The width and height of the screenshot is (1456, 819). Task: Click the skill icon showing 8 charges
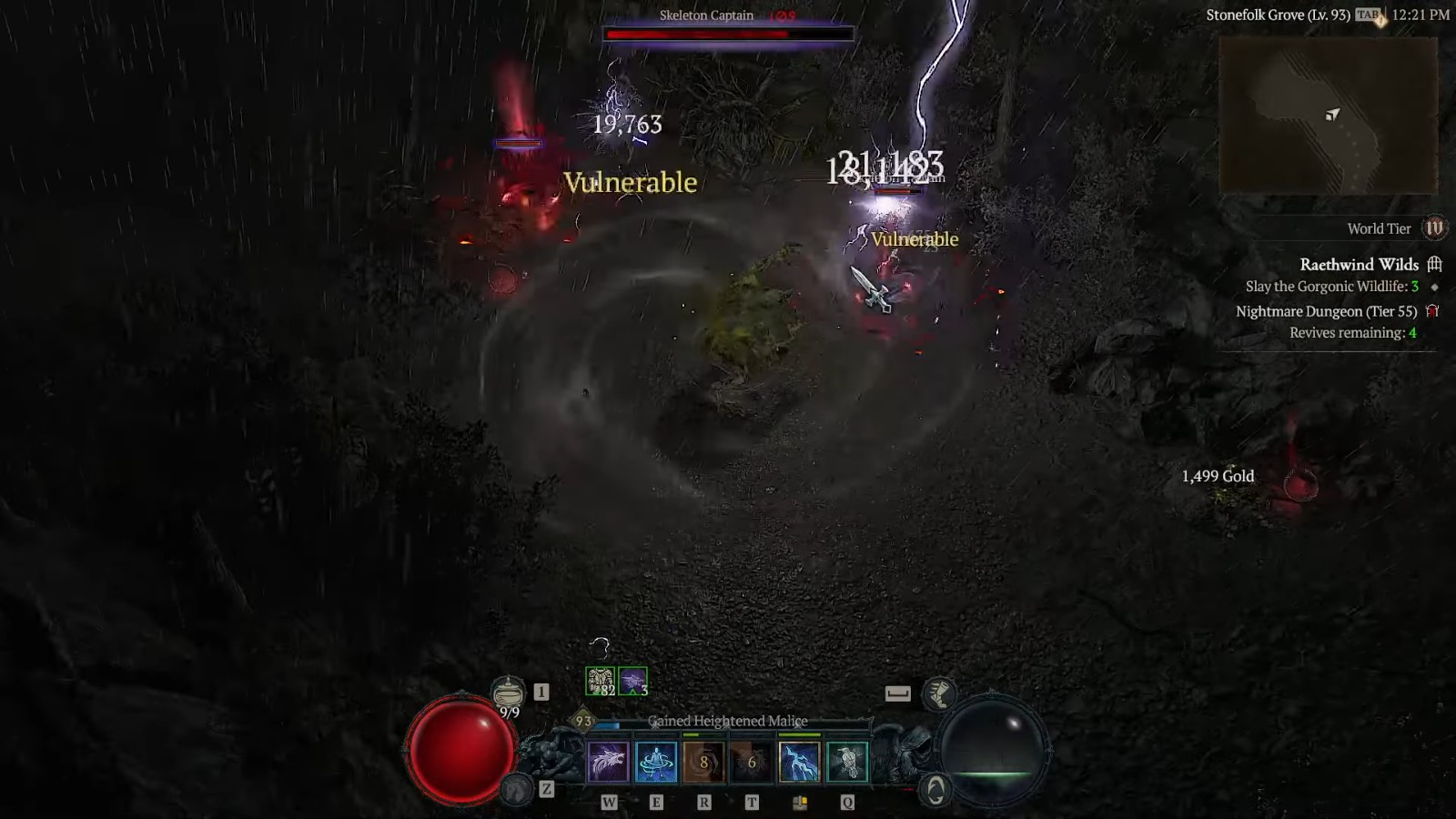[703, 763]
